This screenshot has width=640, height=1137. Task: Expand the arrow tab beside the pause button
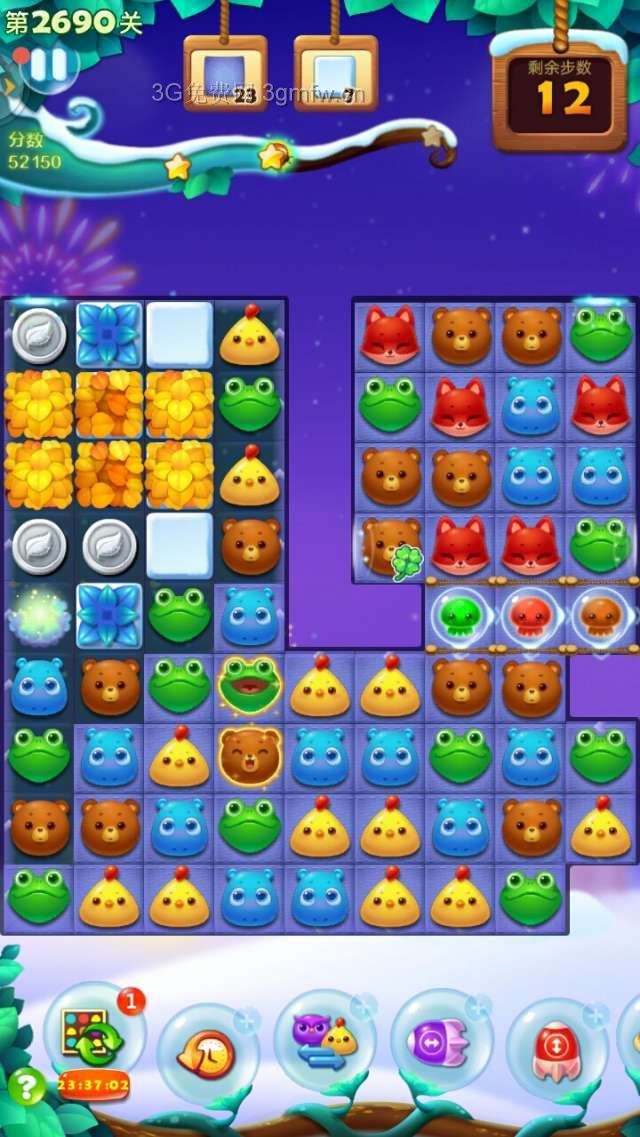pyautogui.click(x=9, y=85)
